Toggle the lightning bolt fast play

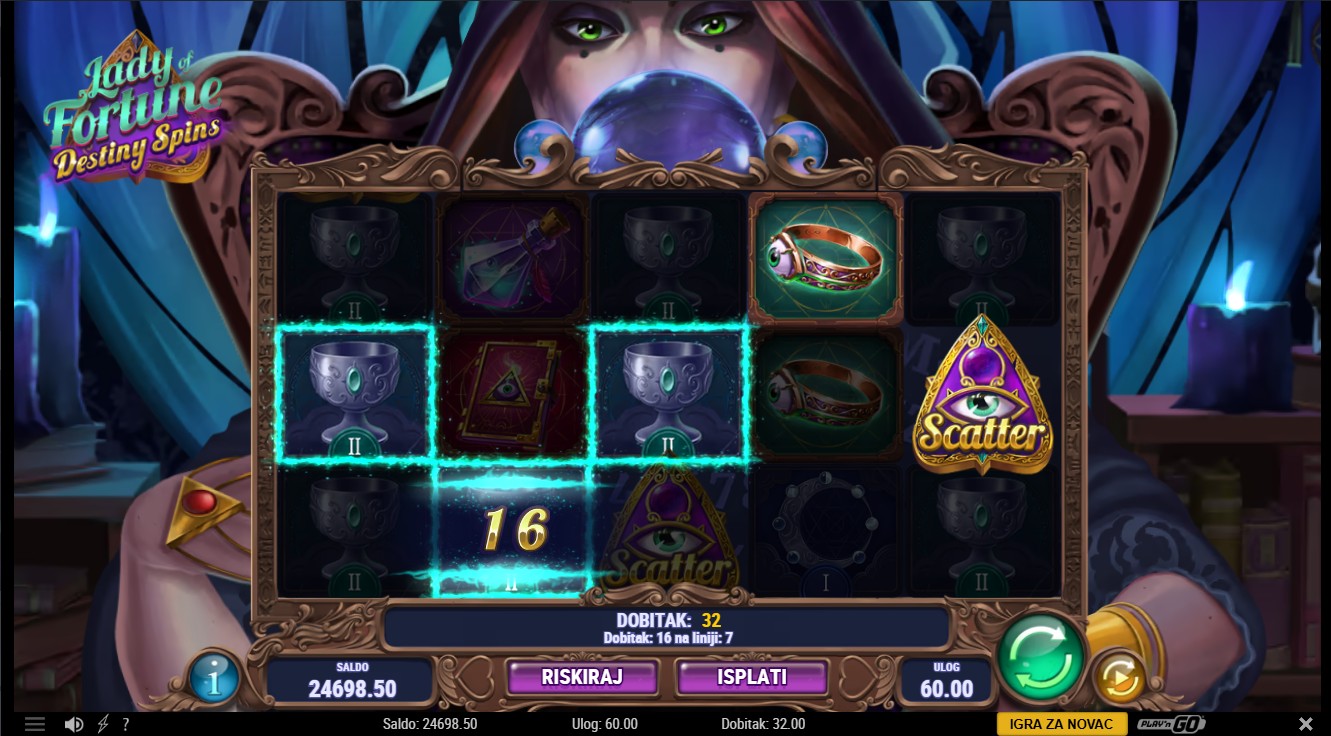pyautogui.click(x=103, y=724)
